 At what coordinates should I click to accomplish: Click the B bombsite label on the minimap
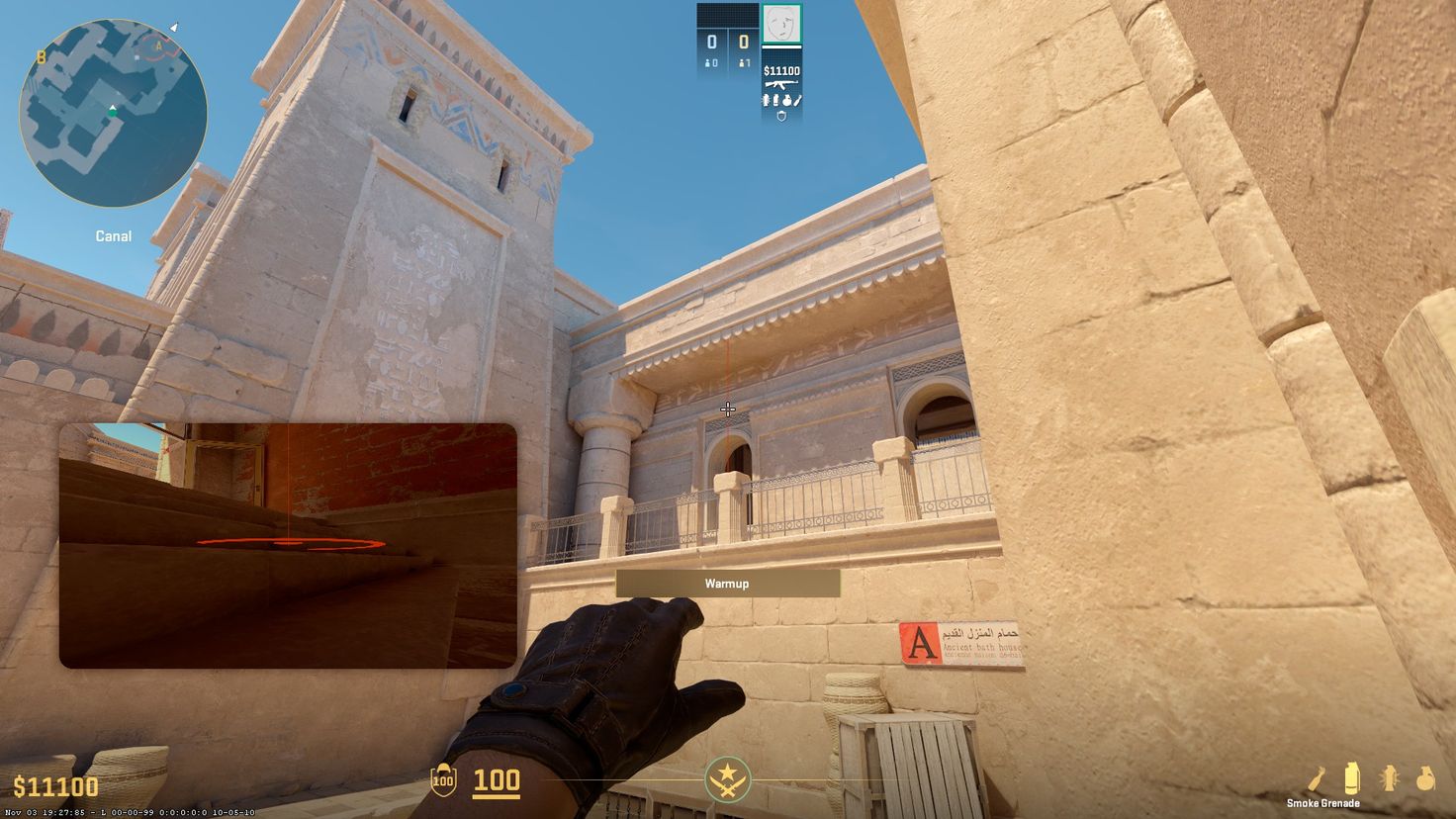click(41, 58)
